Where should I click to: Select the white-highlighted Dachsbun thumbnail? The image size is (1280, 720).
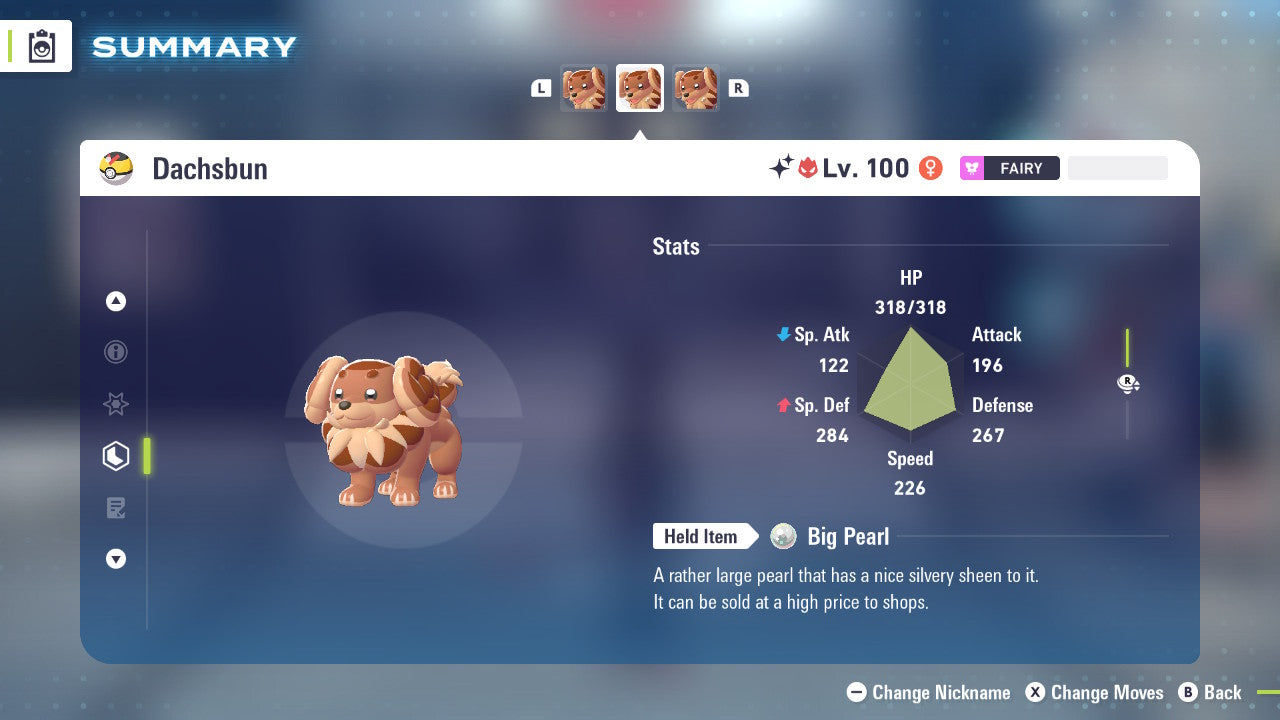point(640,88)
